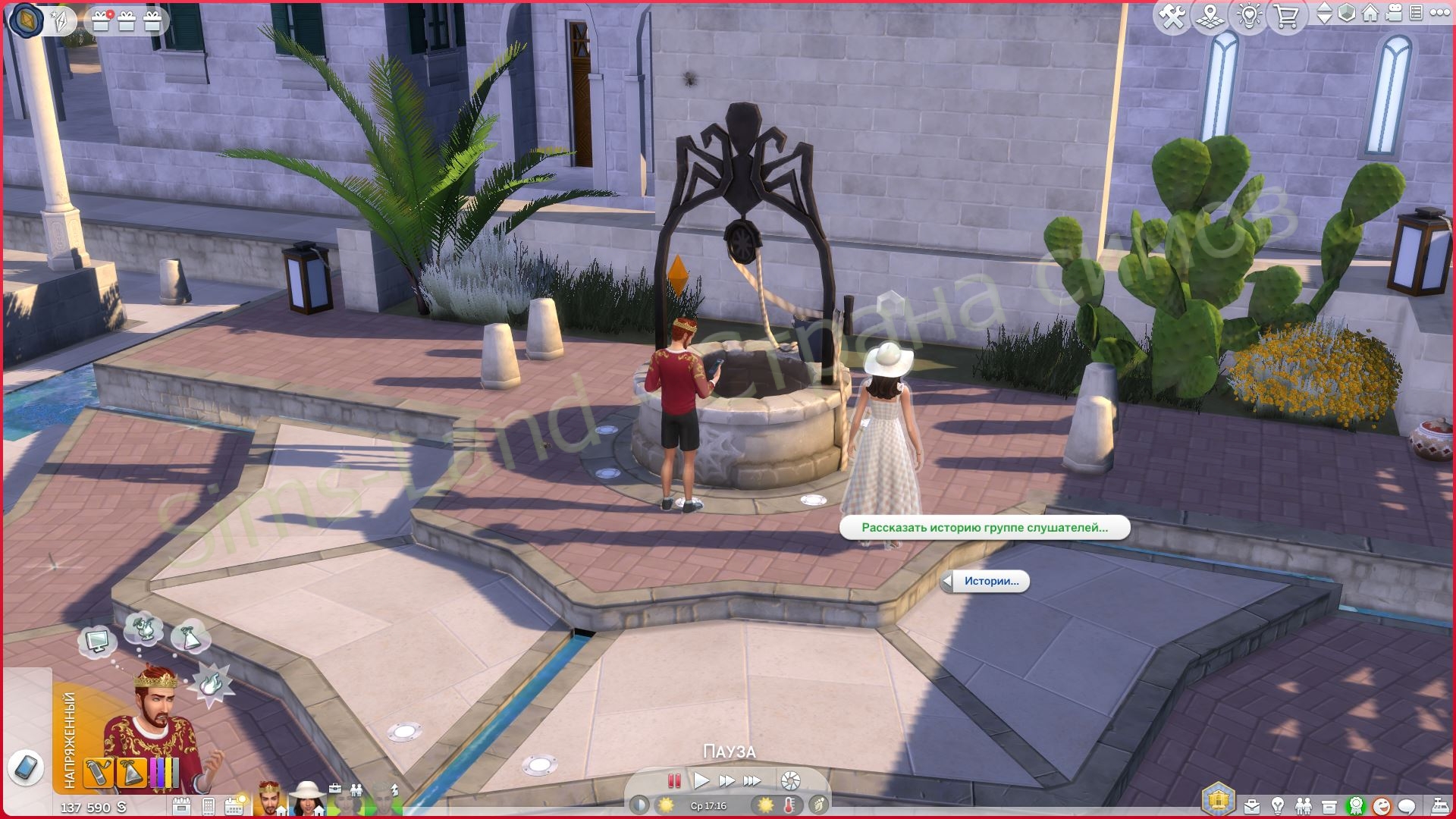Set game speed to ultra fast
Image resolution: width=1456 pixels, height=819 pixels.
752,780
